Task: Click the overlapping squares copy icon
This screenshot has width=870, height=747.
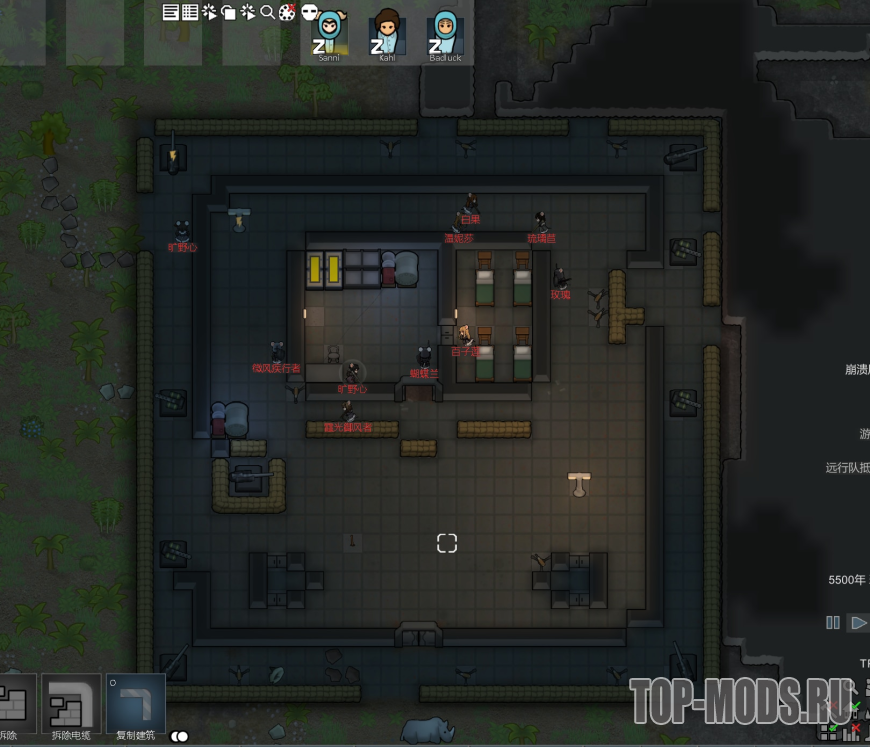Action: [x=228, y=12]
